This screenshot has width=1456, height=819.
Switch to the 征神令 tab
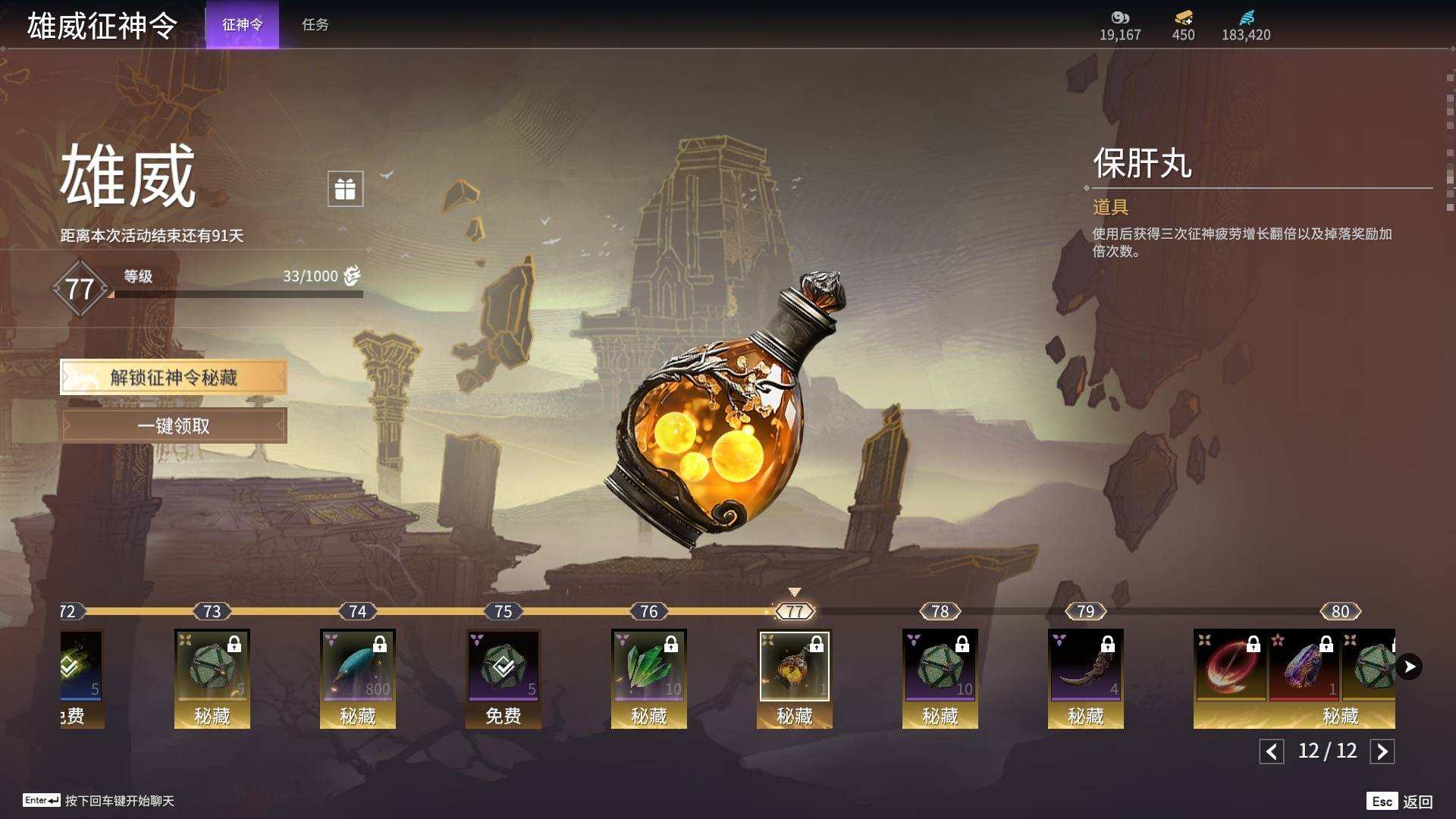242,25
